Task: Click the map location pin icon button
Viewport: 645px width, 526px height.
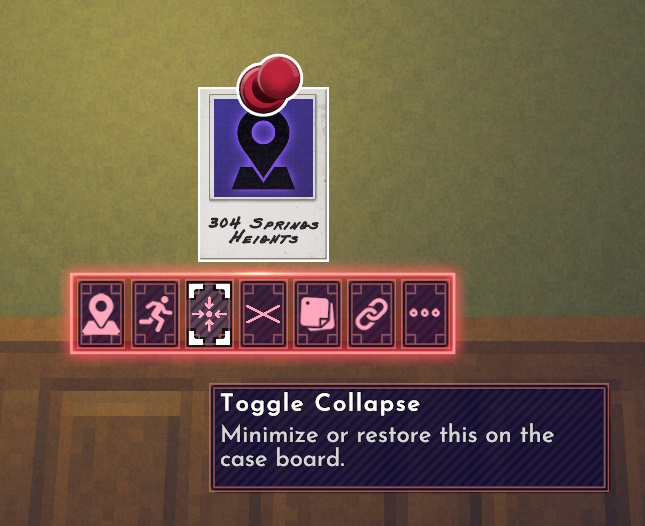Action: (x=102, y=314)
